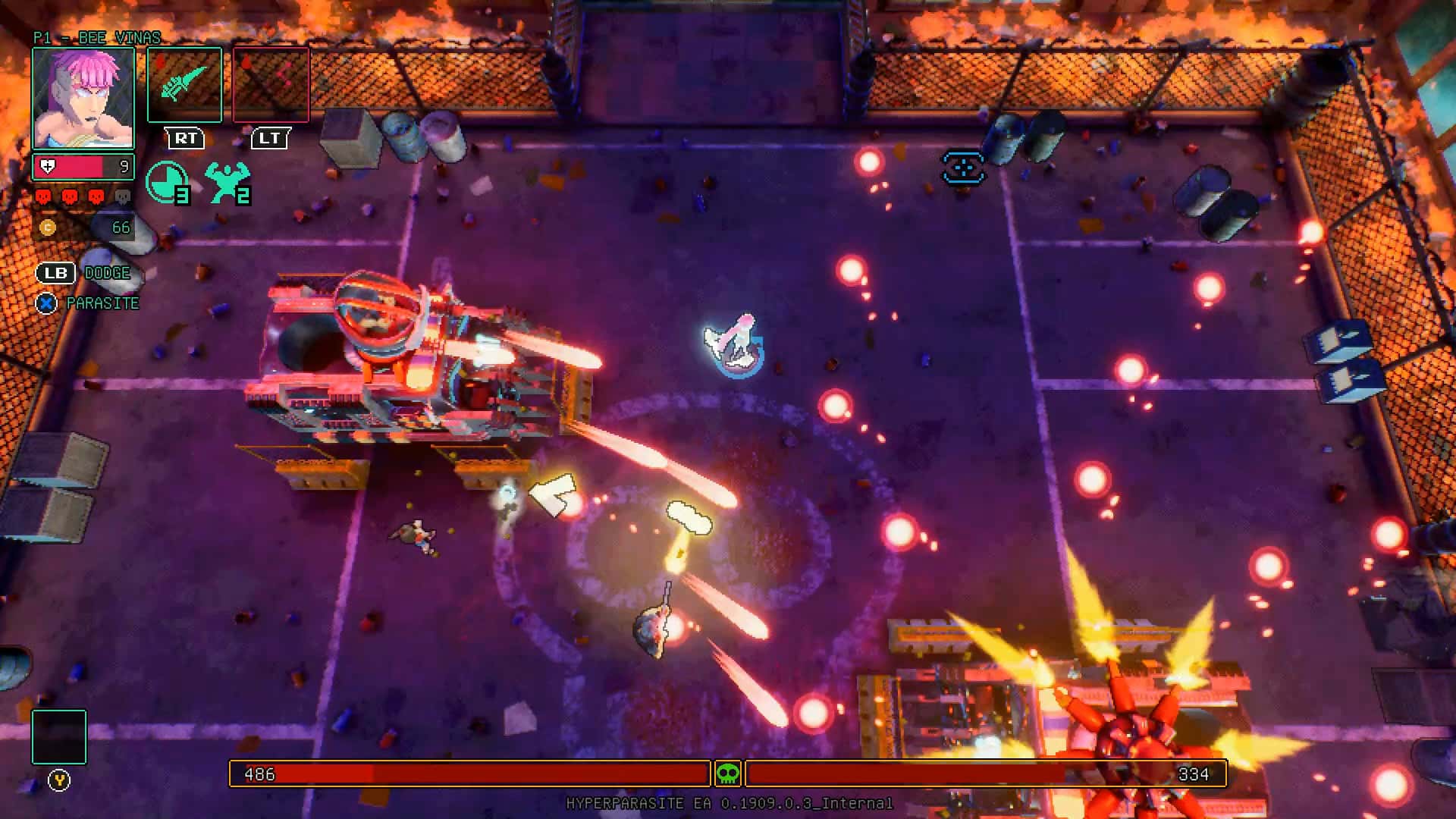Click the heart icon on the health bar
Image resolution: width=1456 pixels, height=819 pixels.
47,165
